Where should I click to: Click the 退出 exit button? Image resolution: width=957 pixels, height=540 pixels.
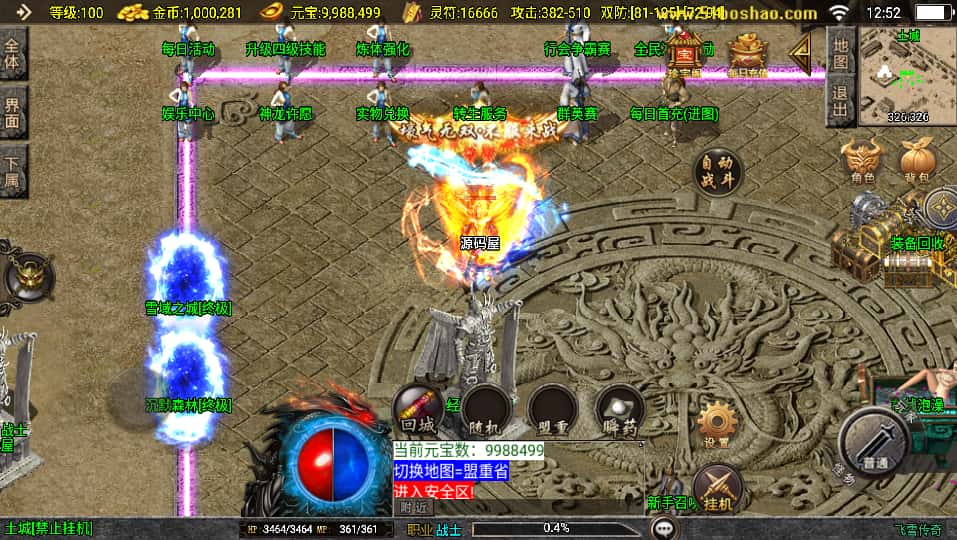click(841, 102)
